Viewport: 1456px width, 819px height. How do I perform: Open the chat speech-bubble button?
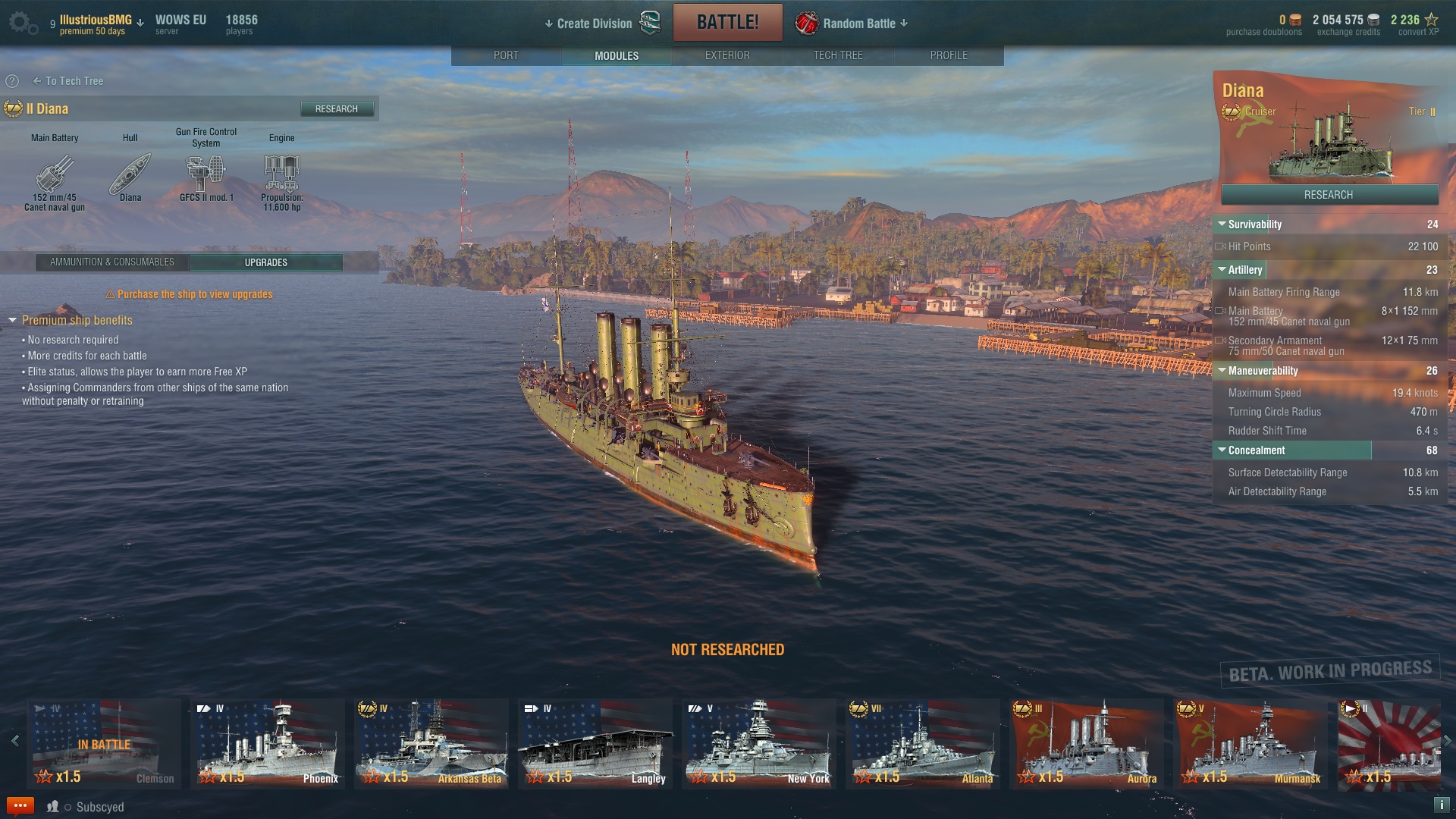click(20, 806)
